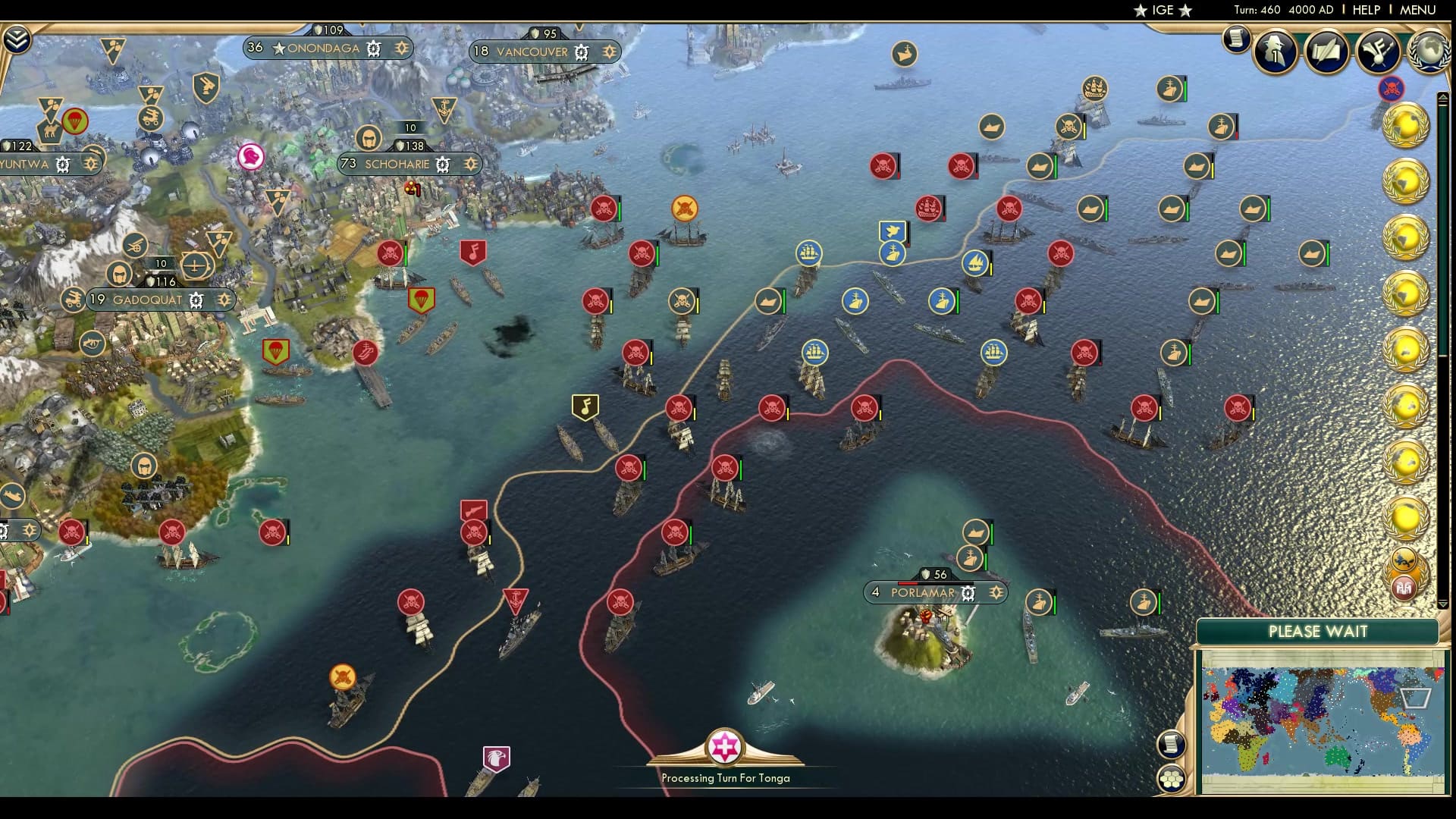The image size is (1456, 819).
Task: Open the HELP menu item
Action: pyautogui.click(x=1367, y=11)
